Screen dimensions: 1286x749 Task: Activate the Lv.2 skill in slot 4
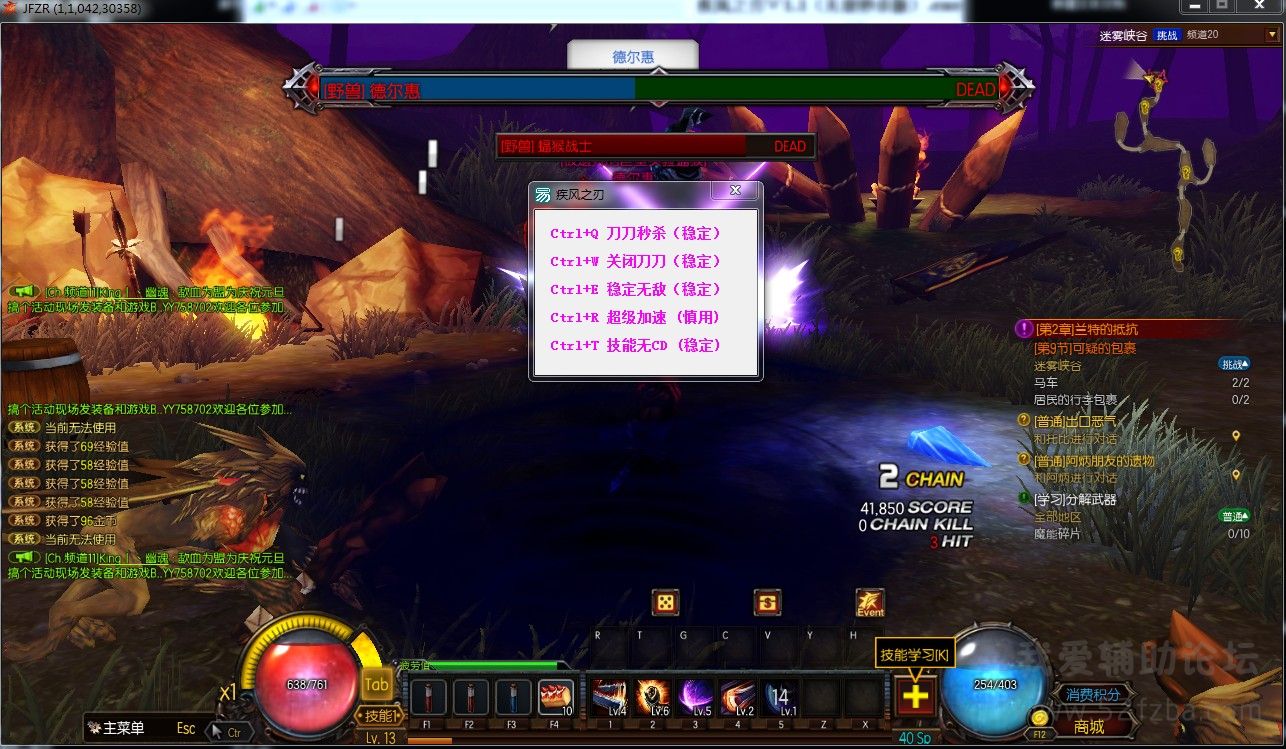tap(738, 696)
